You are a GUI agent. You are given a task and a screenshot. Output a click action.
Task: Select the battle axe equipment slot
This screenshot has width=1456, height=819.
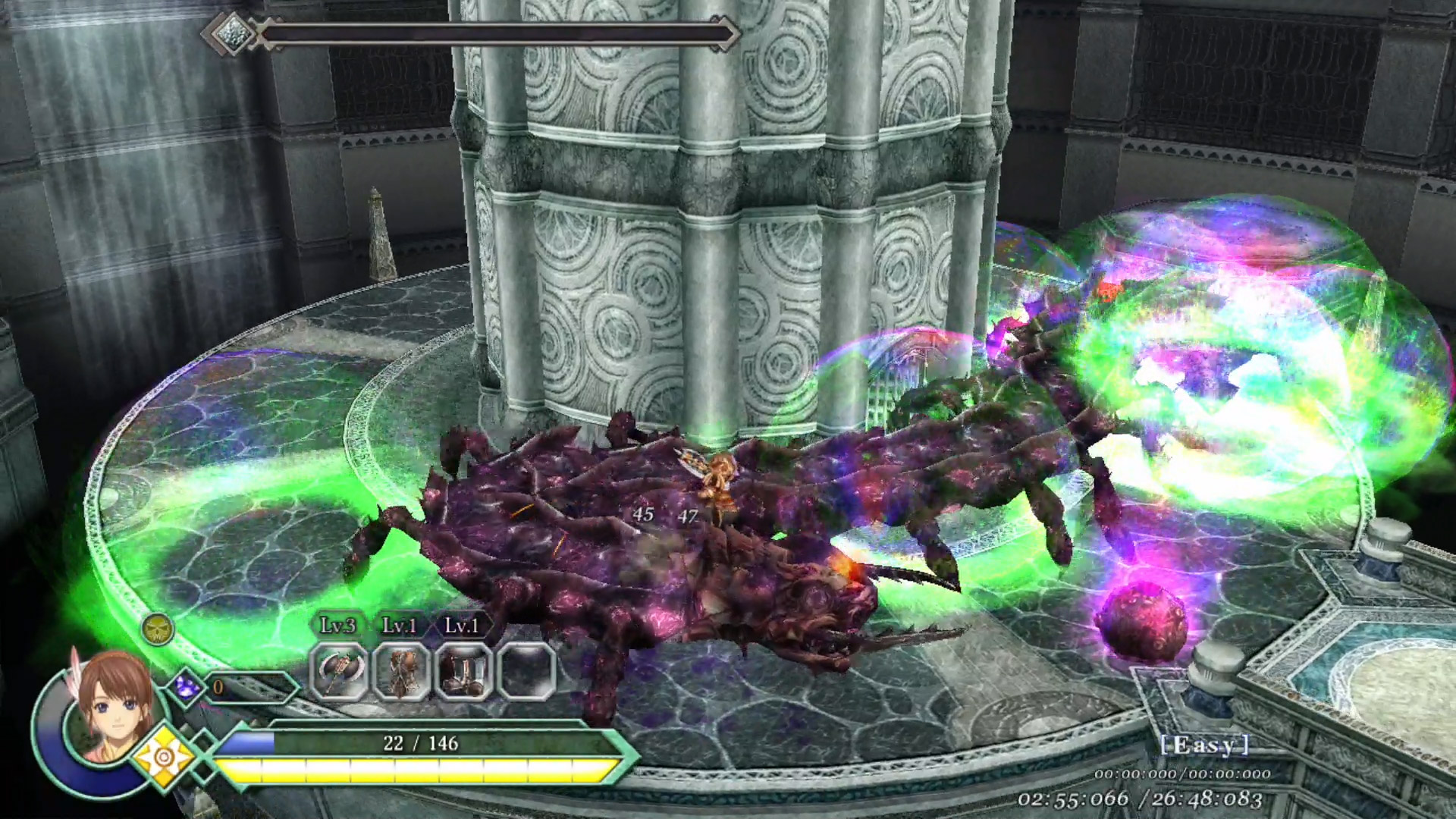point(339,671)
